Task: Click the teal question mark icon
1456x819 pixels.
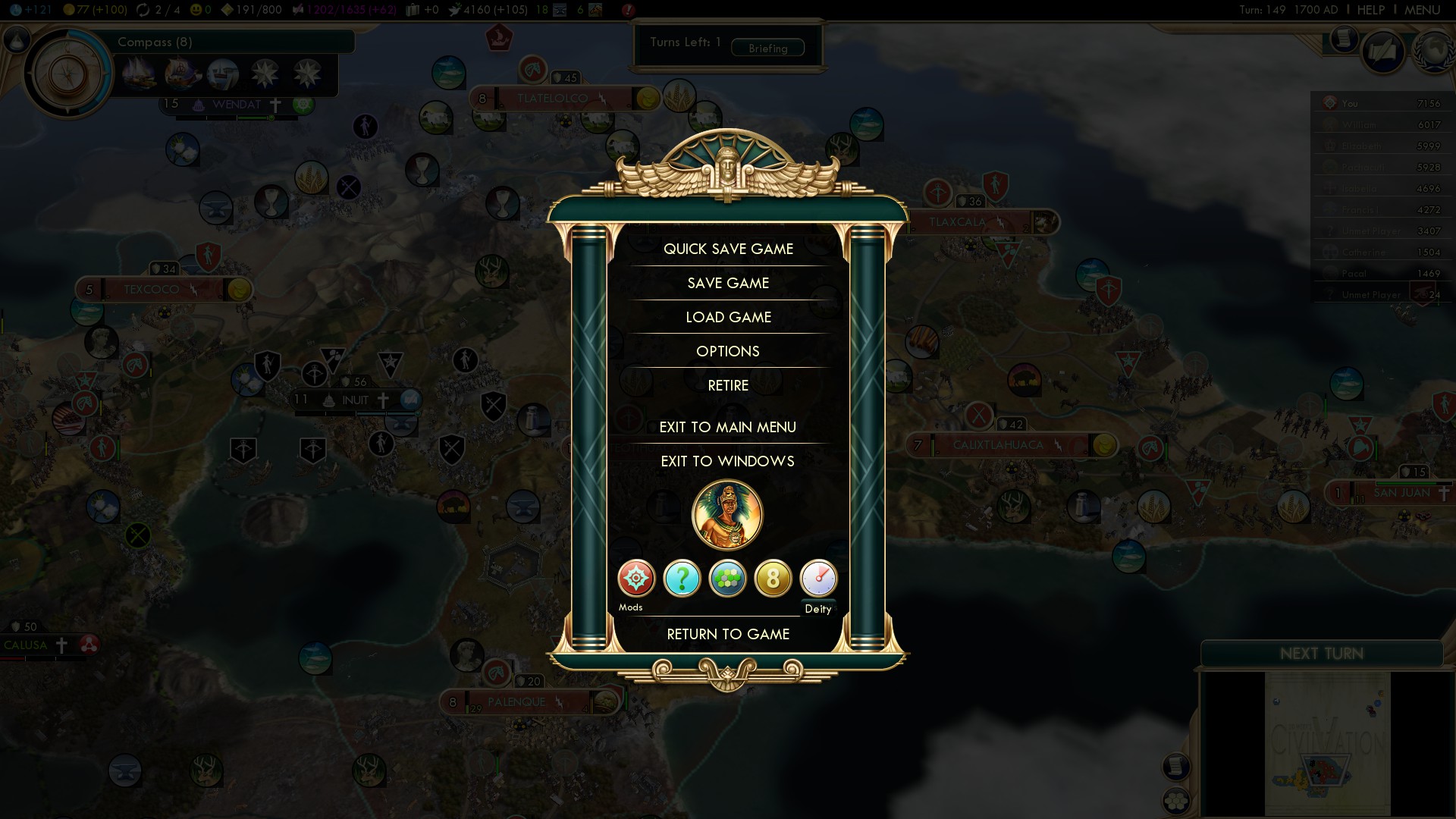Action: [682, 579]
